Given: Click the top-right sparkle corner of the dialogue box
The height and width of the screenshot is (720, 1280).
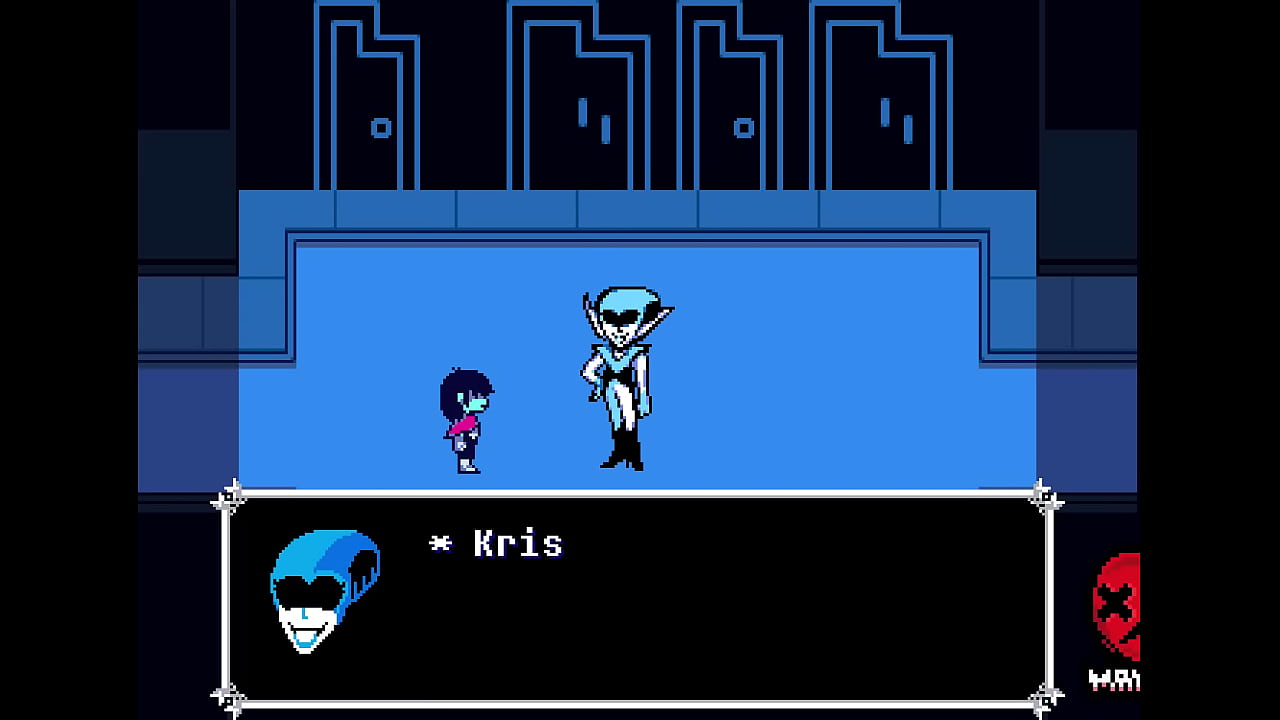Looking at the screenshot, I should click(x=1045, y=492).
